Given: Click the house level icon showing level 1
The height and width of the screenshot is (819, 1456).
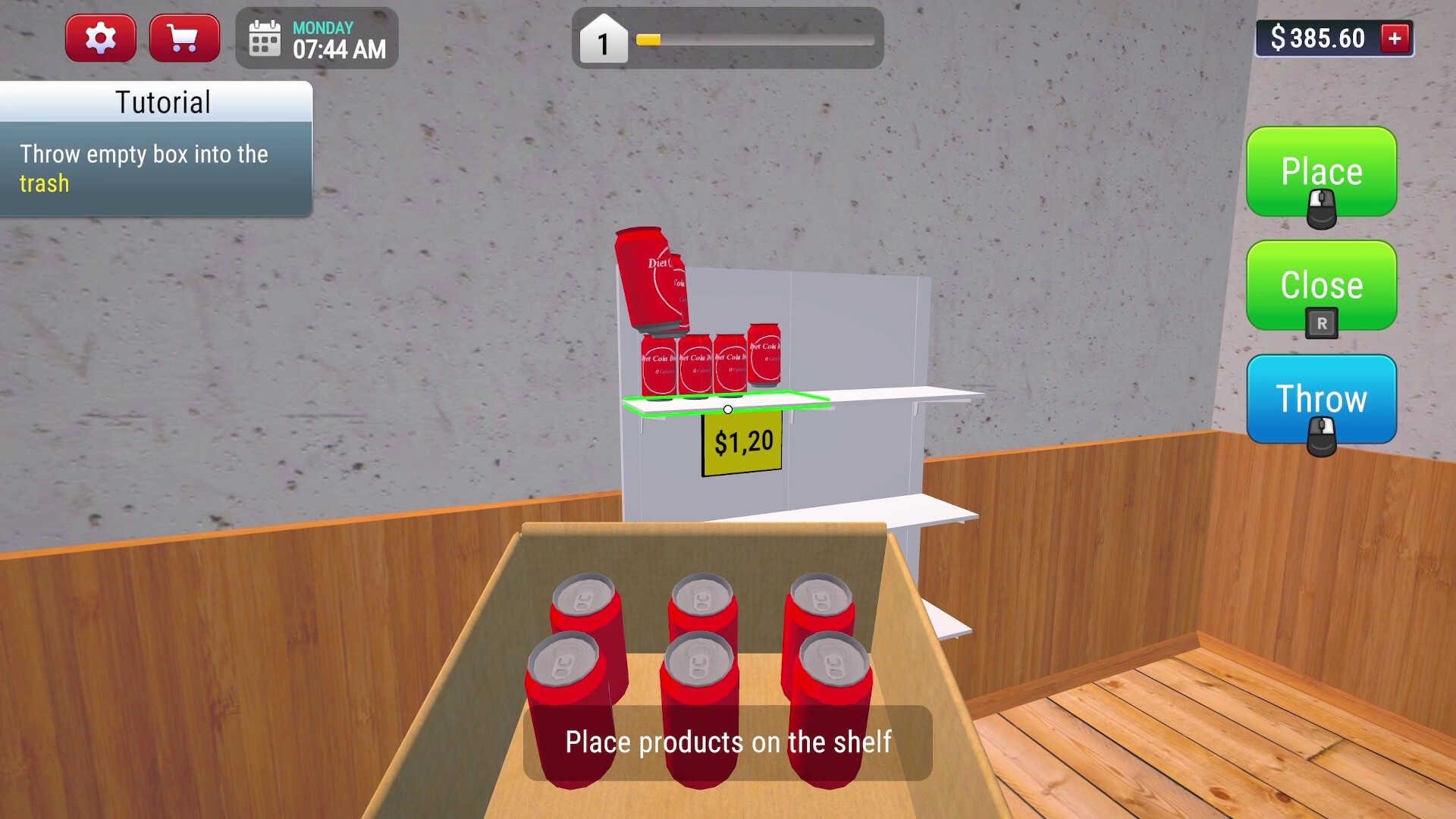Looking at the screenshot, I should (603, 42).
